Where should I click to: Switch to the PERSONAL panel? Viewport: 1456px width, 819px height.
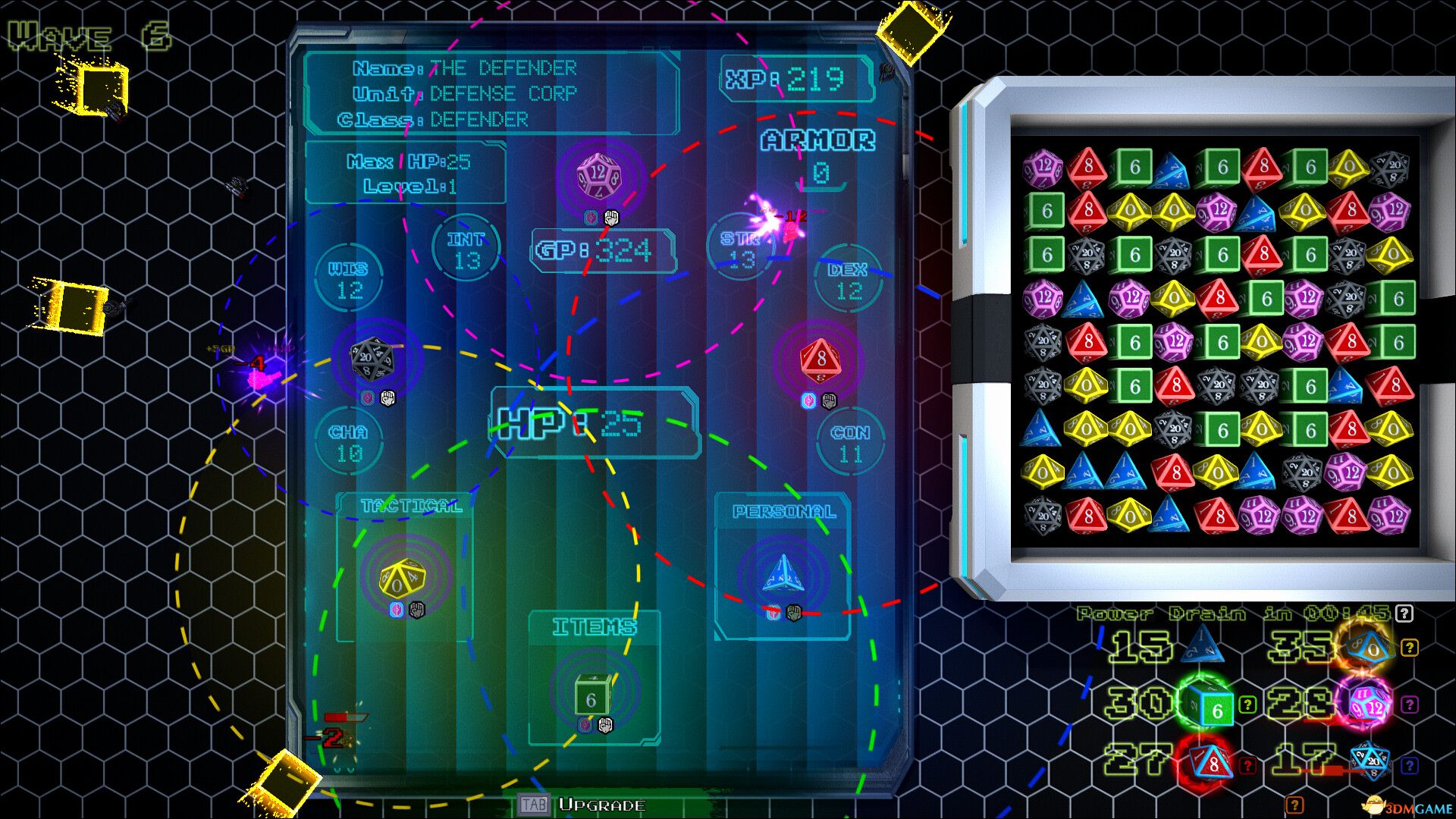785,512
